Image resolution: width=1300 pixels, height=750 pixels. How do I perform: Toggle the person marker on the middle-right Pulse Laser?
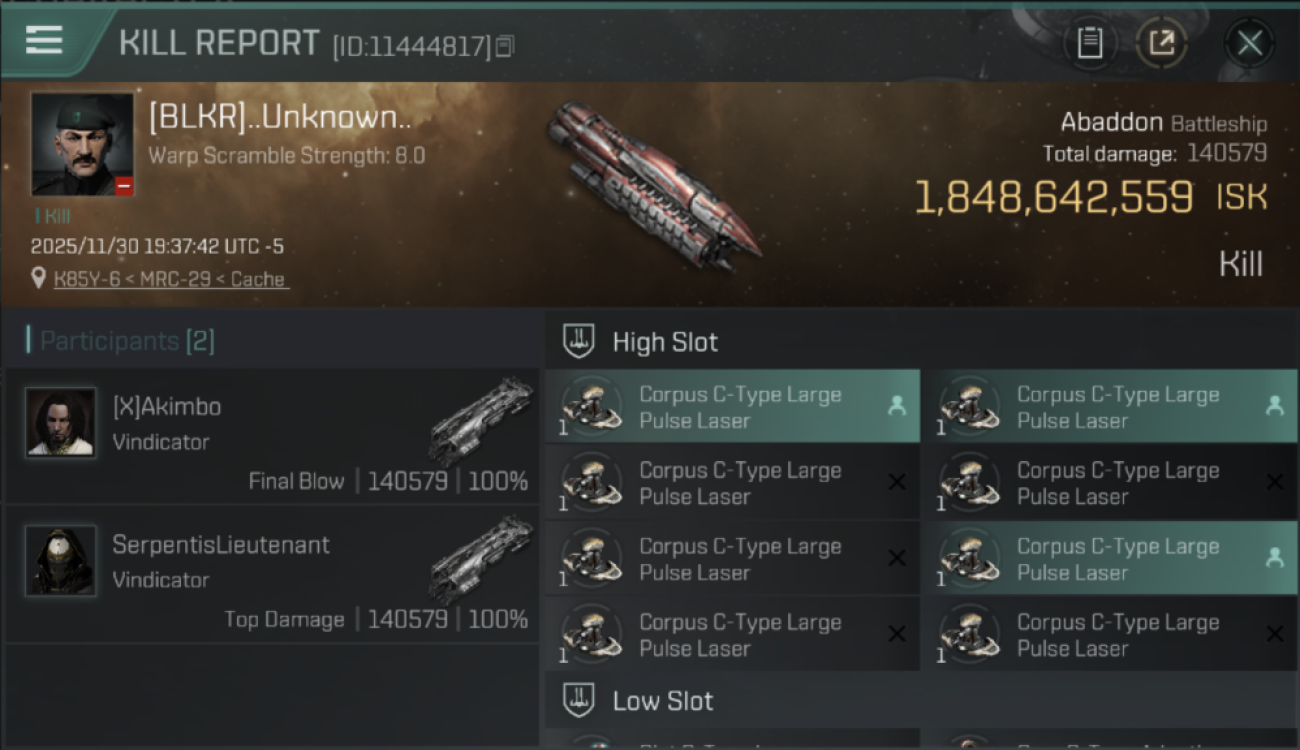[x=1275, y=558]
